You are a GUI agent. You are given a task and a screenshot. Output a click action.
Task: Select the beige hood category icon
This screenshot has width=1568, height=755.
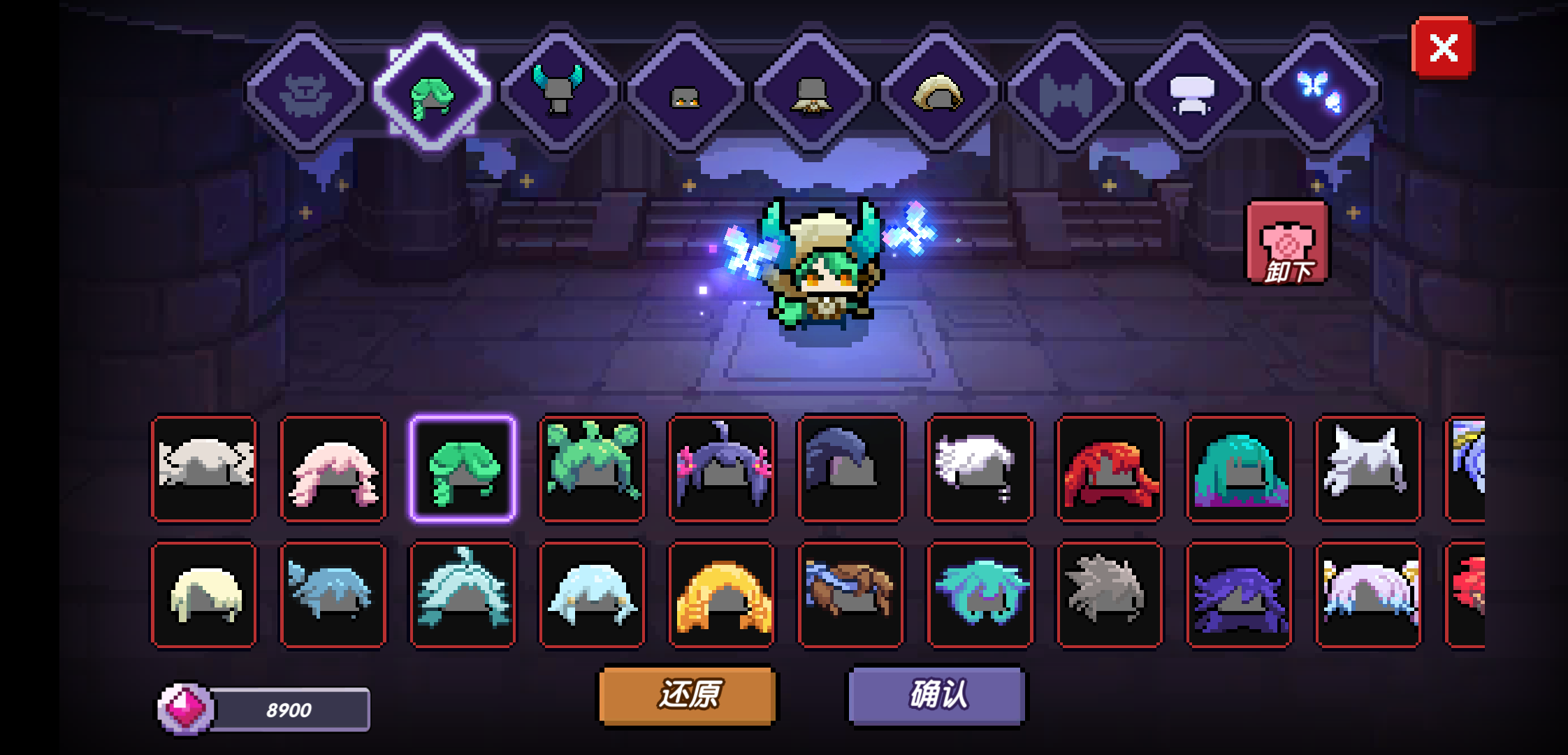click(943, 91)
